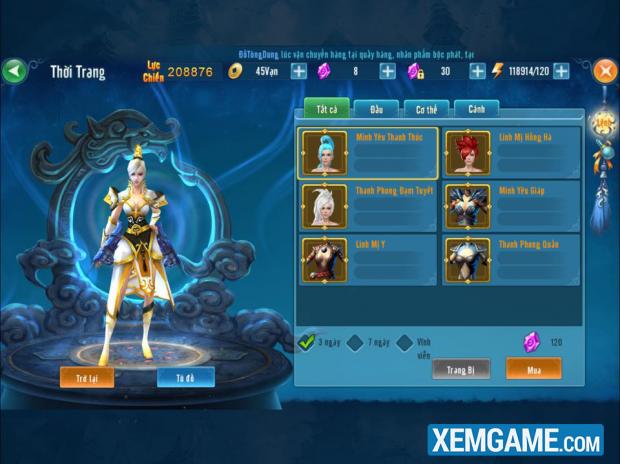Click the orange Trở lại button
Screen dimensions: 620x464
click(x=87, y=377)
